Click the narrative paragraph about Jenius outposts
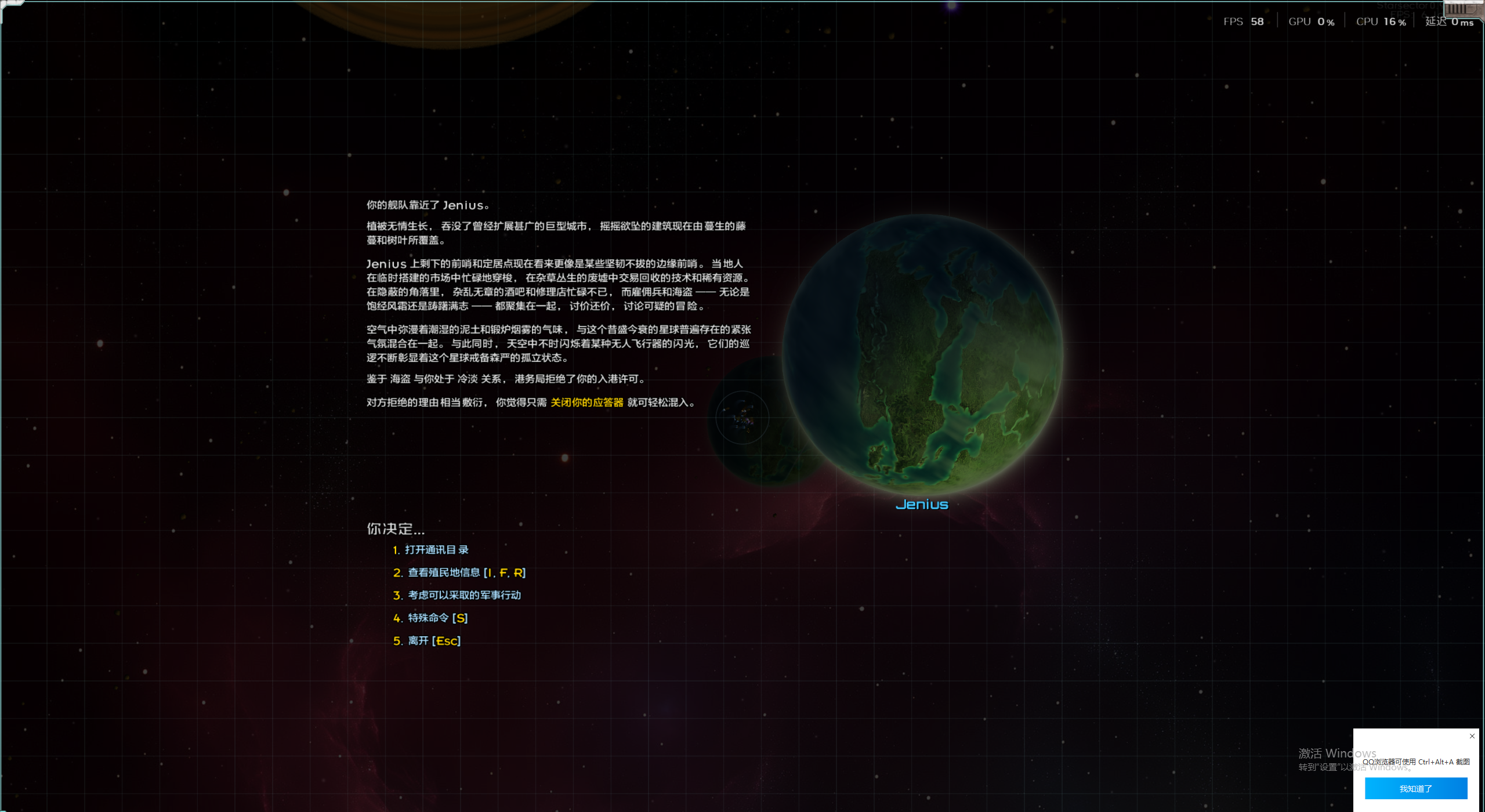1485x812 pixels. click(x=557, y=284)
